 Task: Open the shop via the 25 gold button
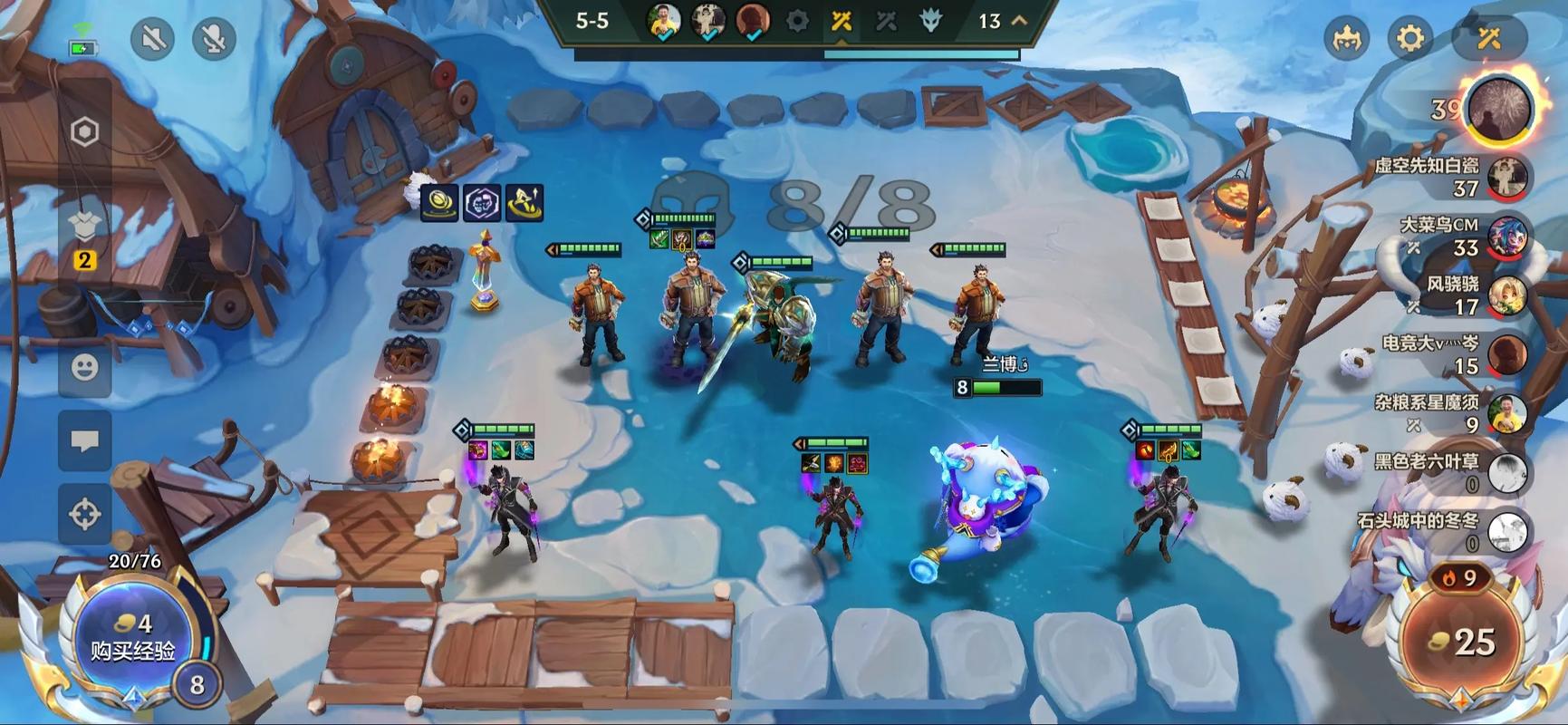click(1462, 642)
